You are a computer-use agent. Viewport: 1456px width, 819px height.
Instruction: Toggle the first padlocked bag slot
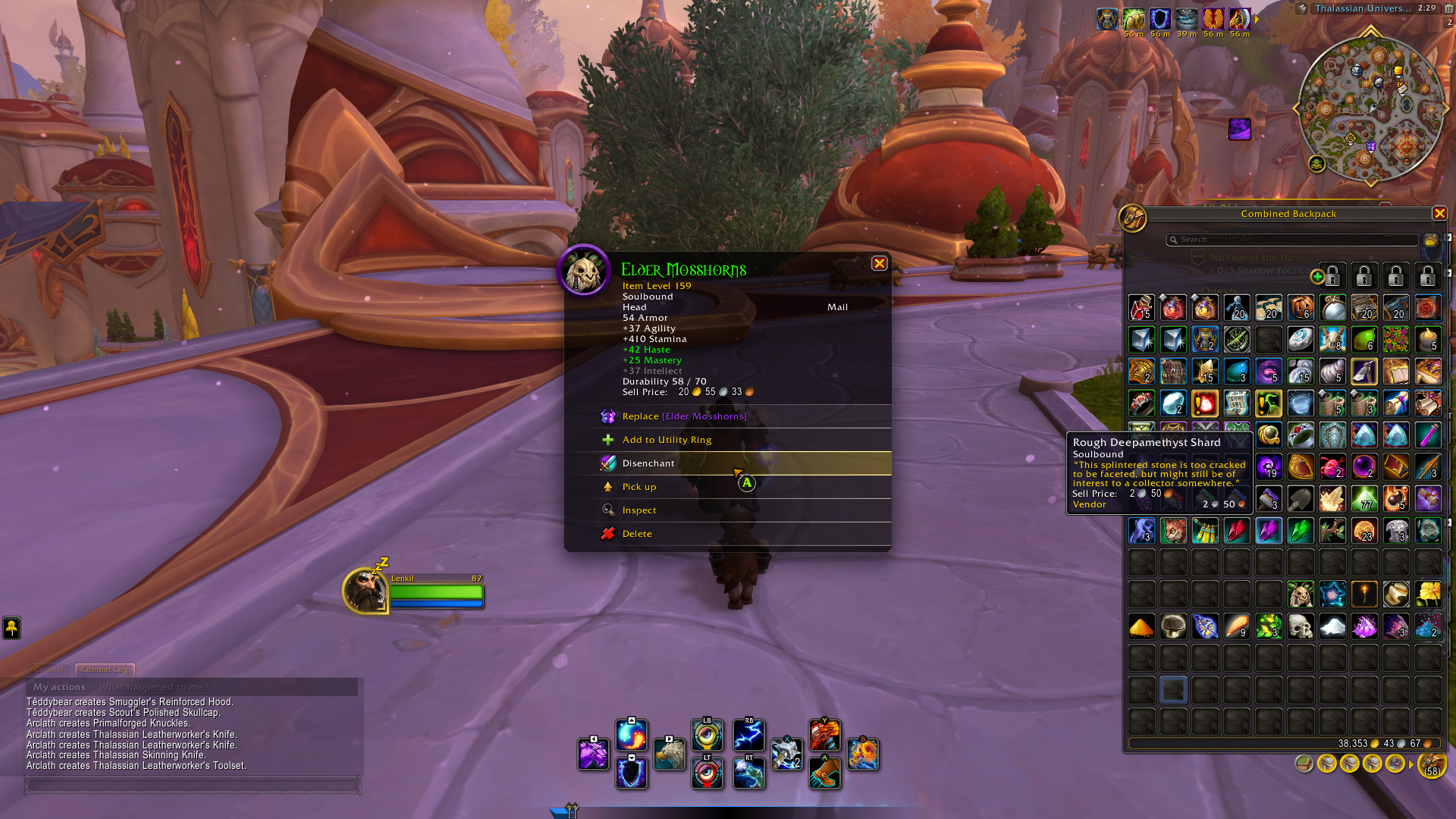(1332, 275)
